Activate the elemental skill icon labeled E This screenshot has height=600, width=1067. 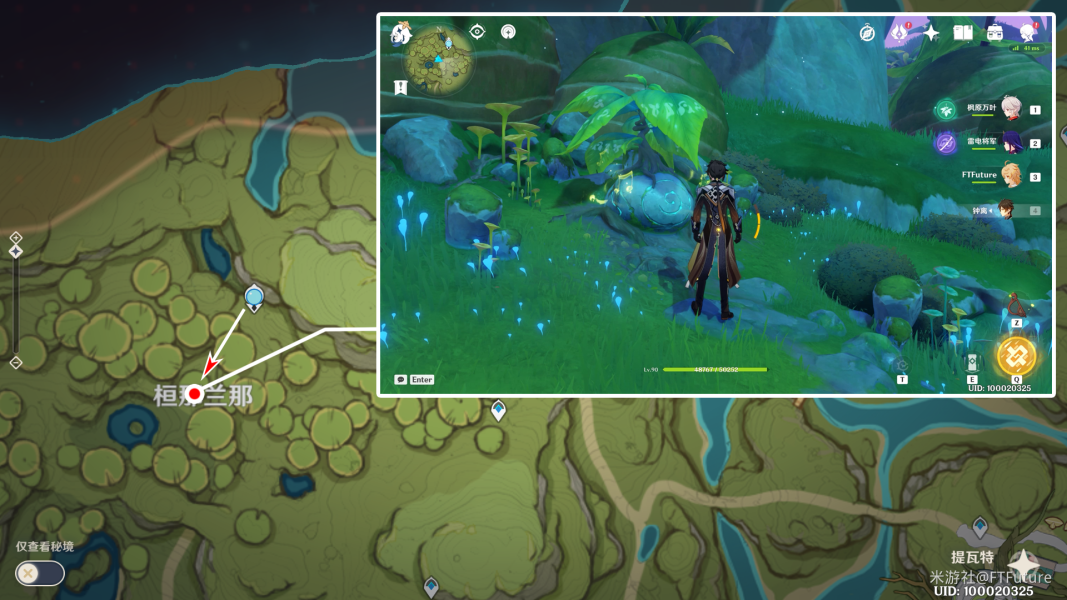click(x=971, y=363)
